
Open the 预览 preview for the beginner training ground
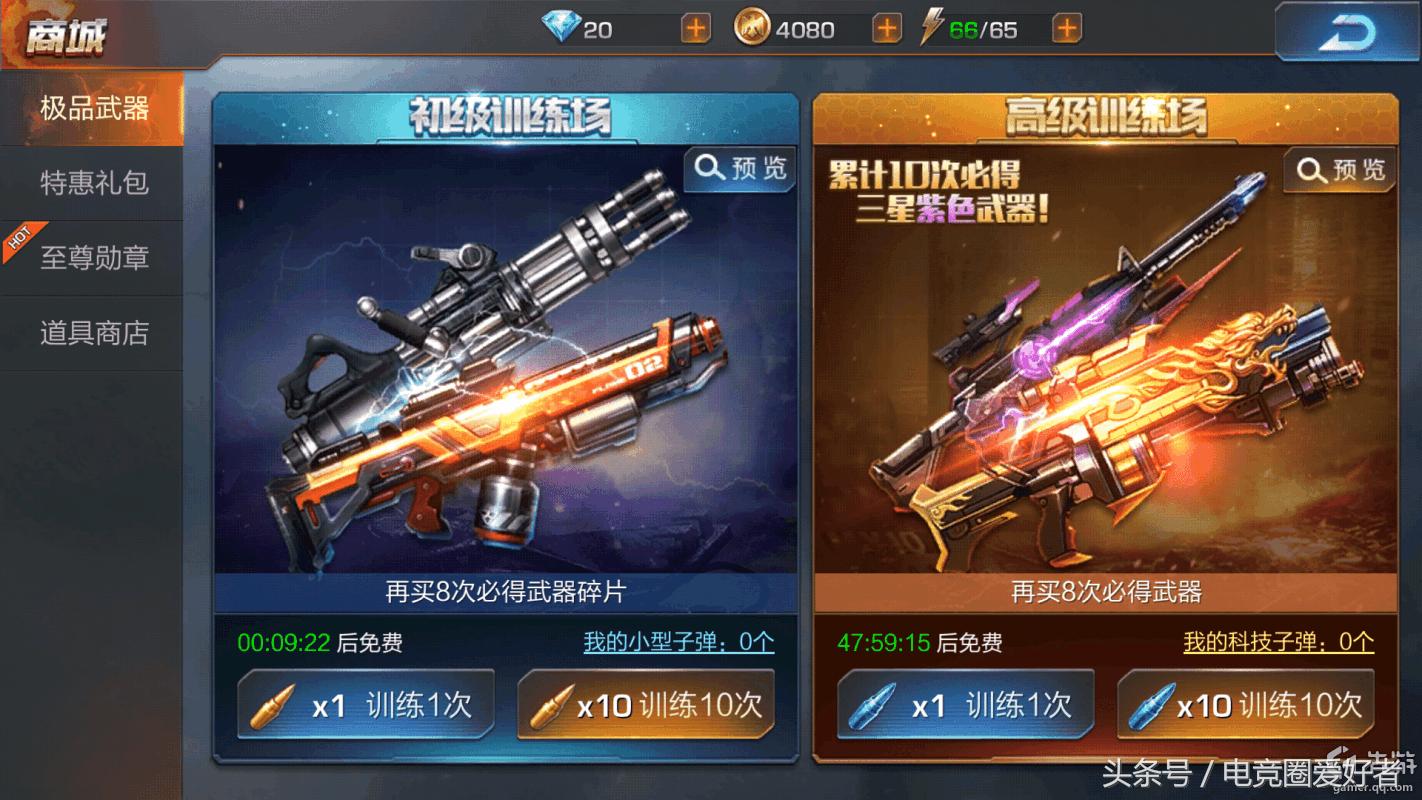[x=738, y=169]
